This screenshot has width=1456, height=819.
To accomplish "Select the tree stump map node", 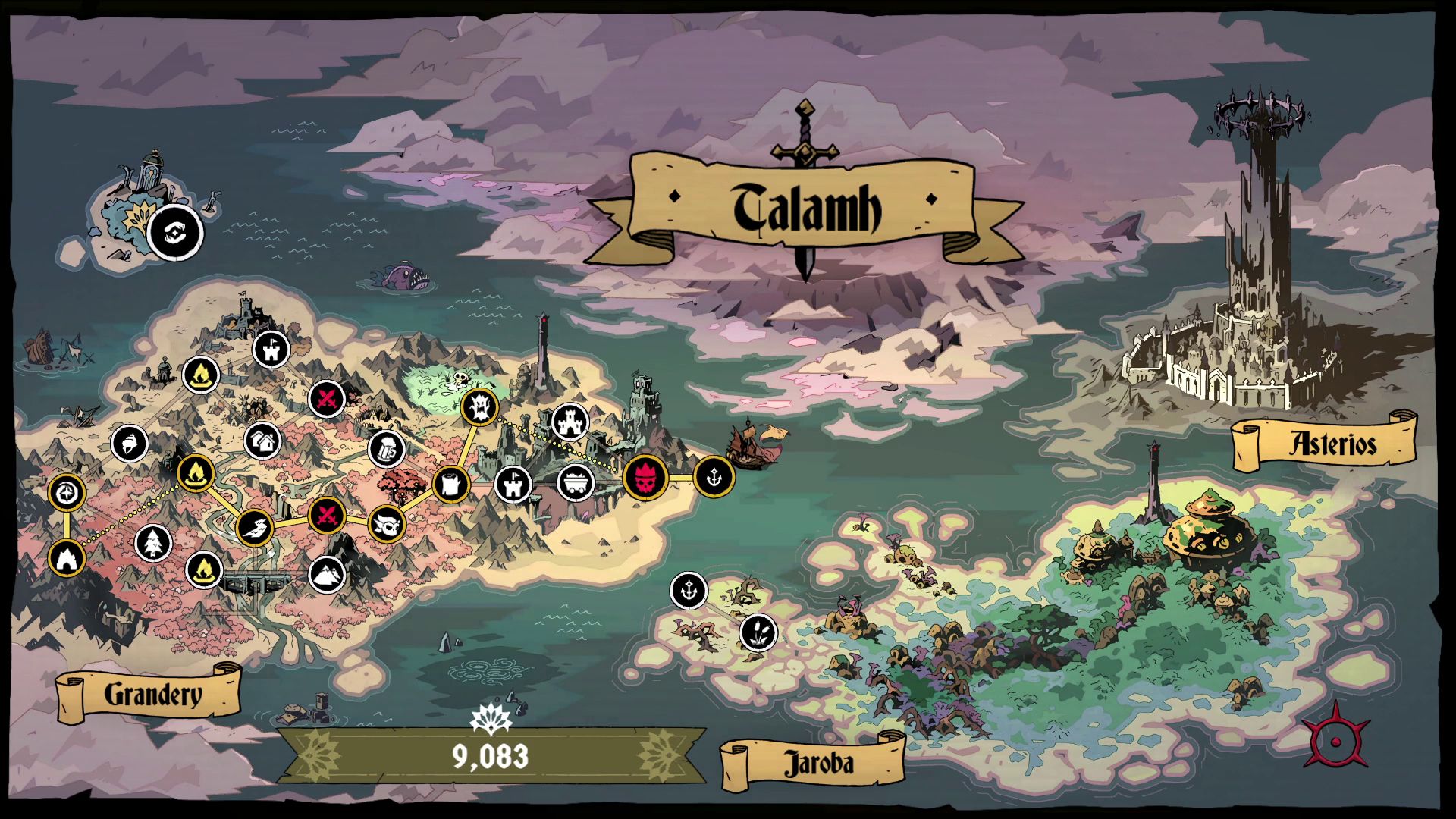I will pyautogui.click(x=450, y=483).
